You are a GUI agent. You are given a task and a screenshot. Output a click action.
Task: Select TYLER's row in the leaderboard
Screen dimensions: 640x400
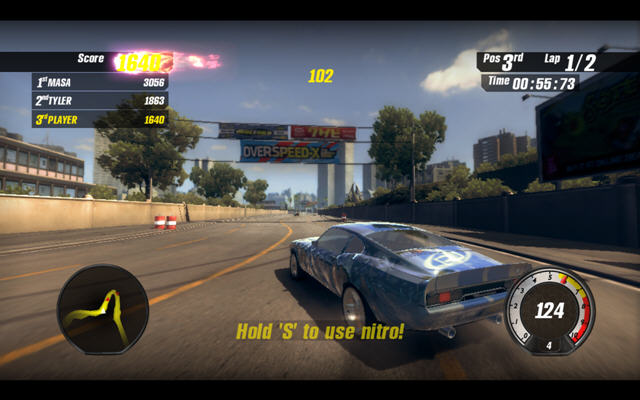[x=100, y=101]
